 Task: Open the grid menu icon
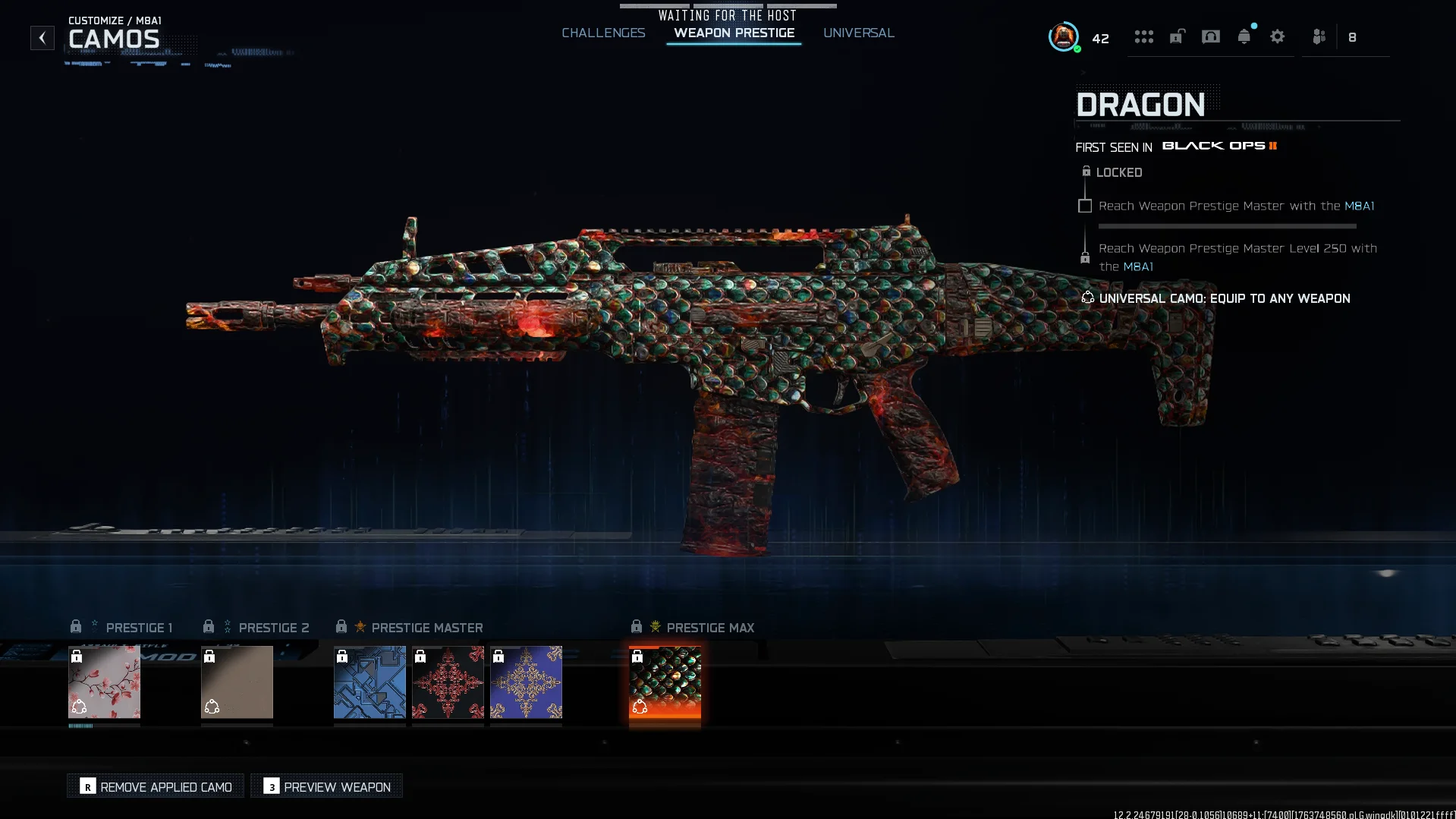pos(1143,37)
